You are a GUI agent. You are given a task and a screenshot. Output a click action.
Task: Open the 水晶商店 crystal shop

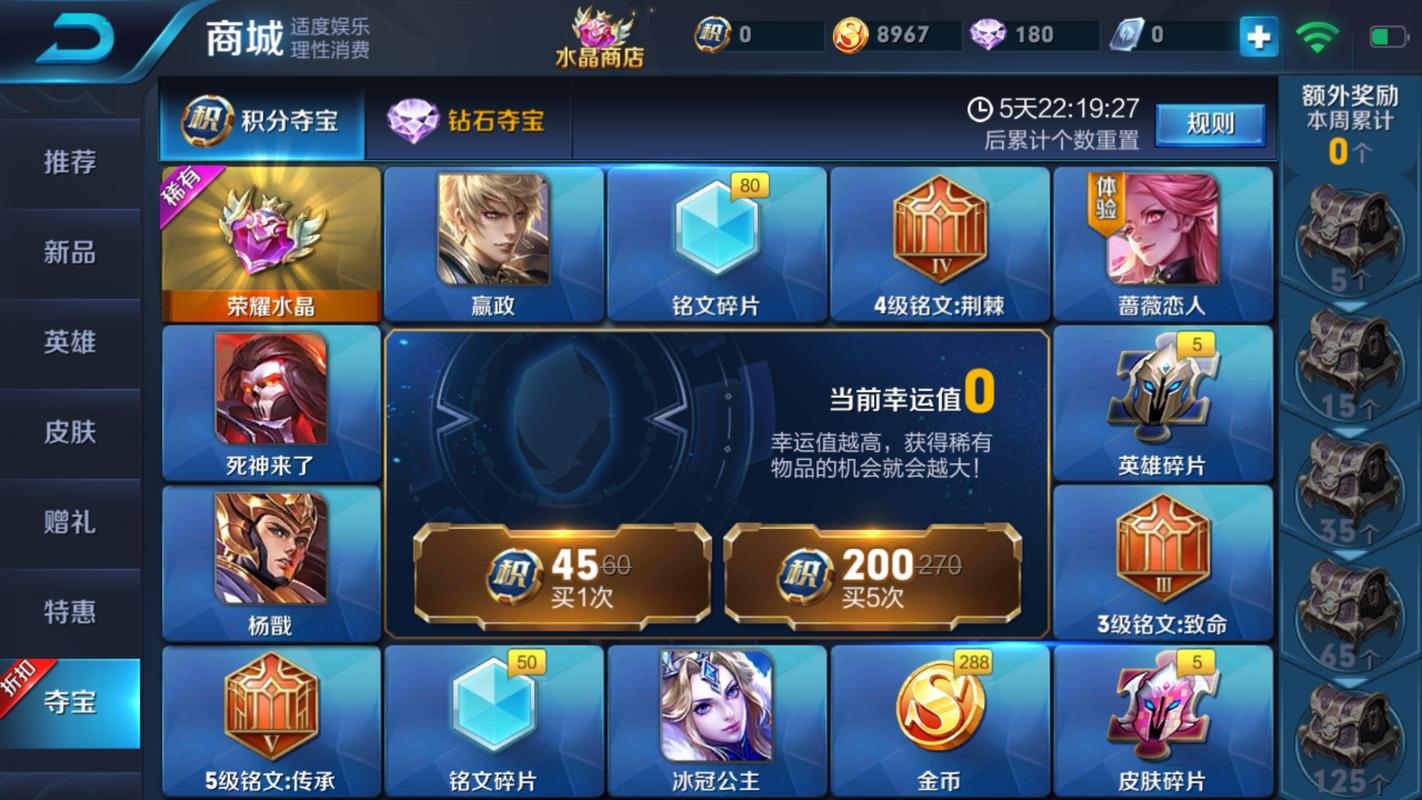(597, 35)
